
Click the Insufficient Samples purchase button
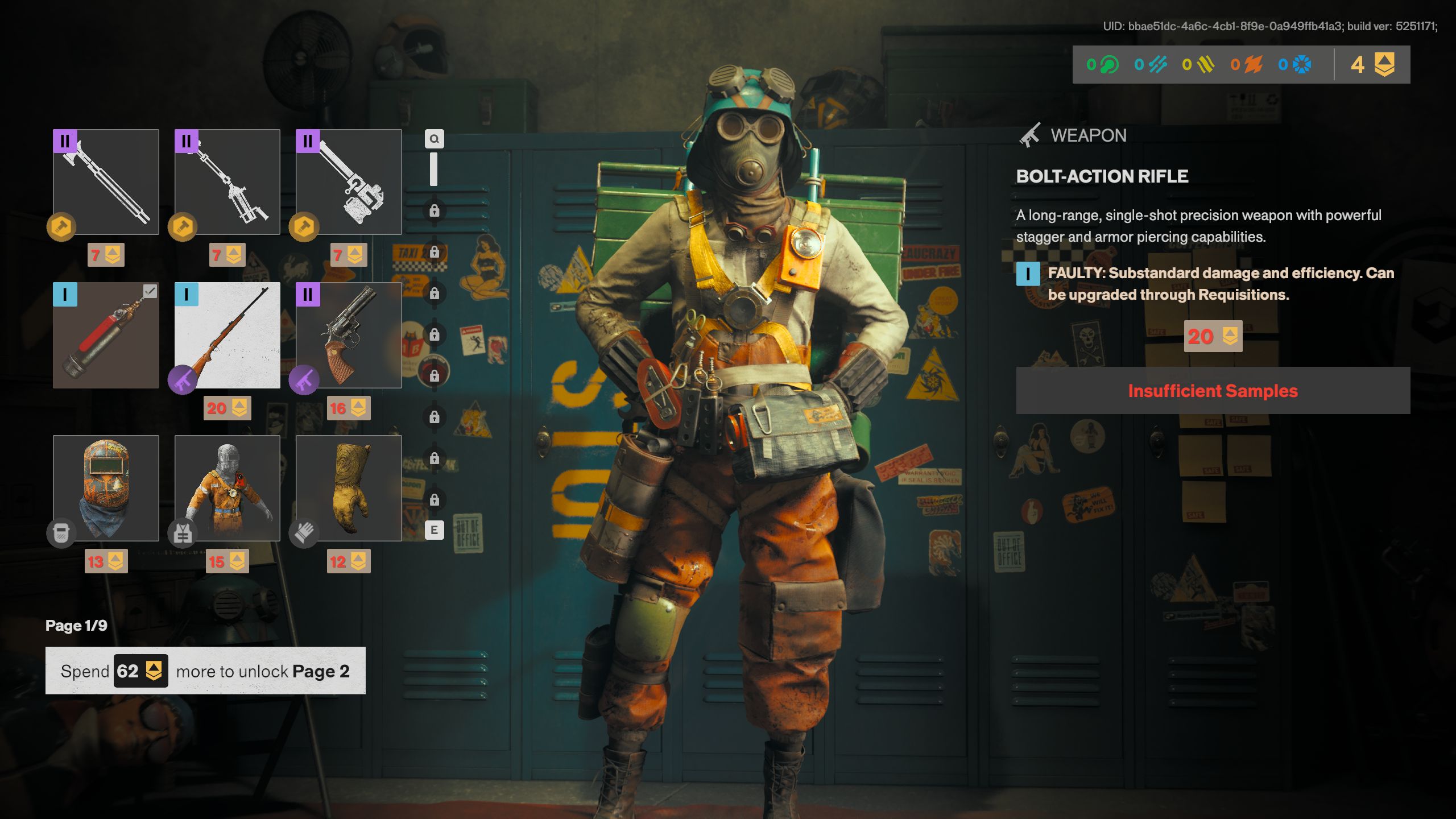pyautogui.click(x=1213, y=391)
